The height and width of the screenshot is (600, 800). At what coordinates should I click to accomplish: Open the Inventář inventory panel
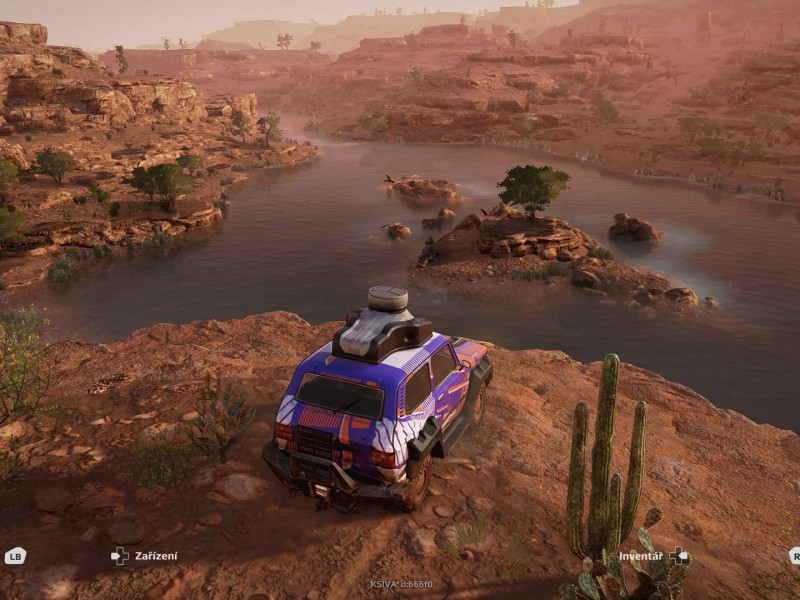(652, 556)
